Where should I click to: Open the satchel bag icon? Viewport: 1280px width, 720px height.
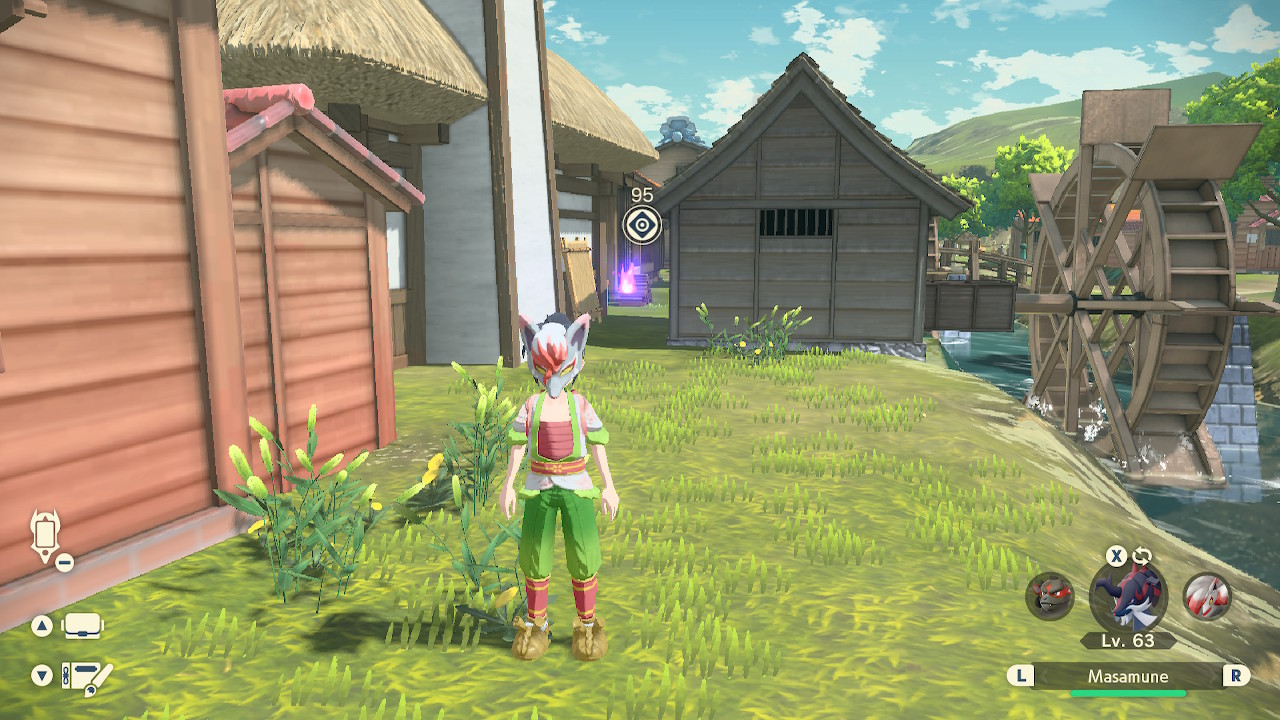coord(82,627)
